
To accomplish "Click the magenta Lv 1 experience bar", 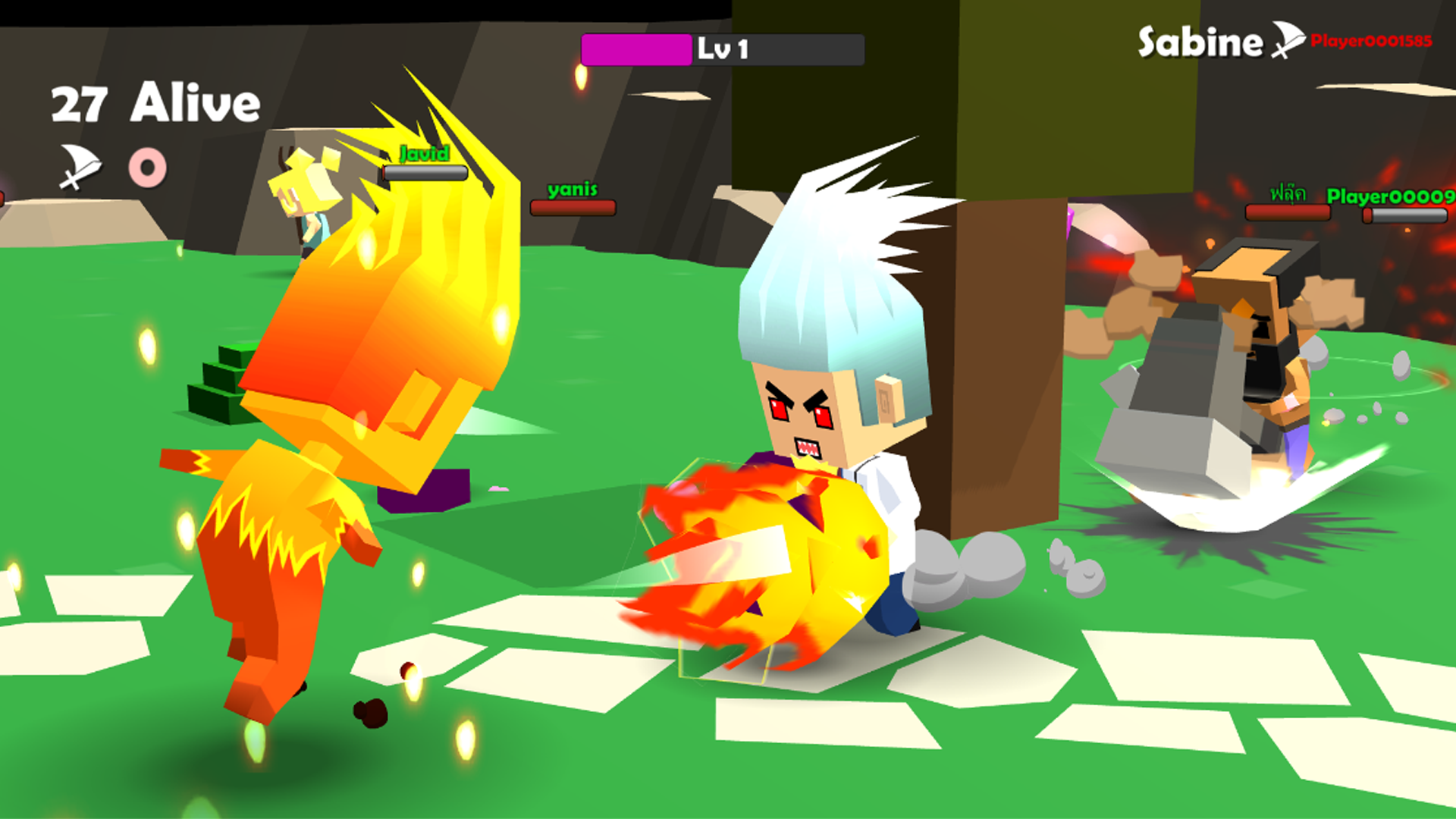I will [x=637, y=49].
